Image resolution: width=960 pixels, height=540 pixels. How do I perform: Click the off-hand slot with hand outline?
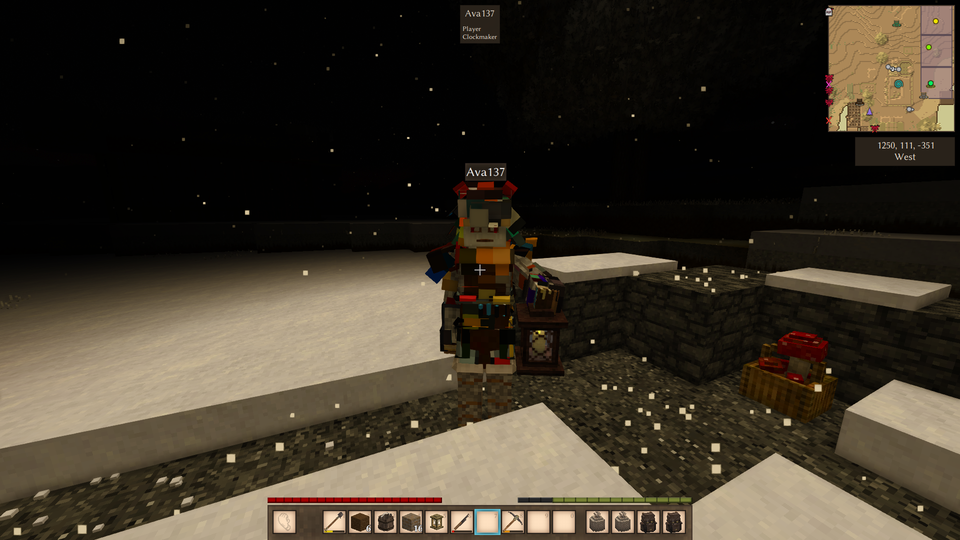tap(284, 522)
